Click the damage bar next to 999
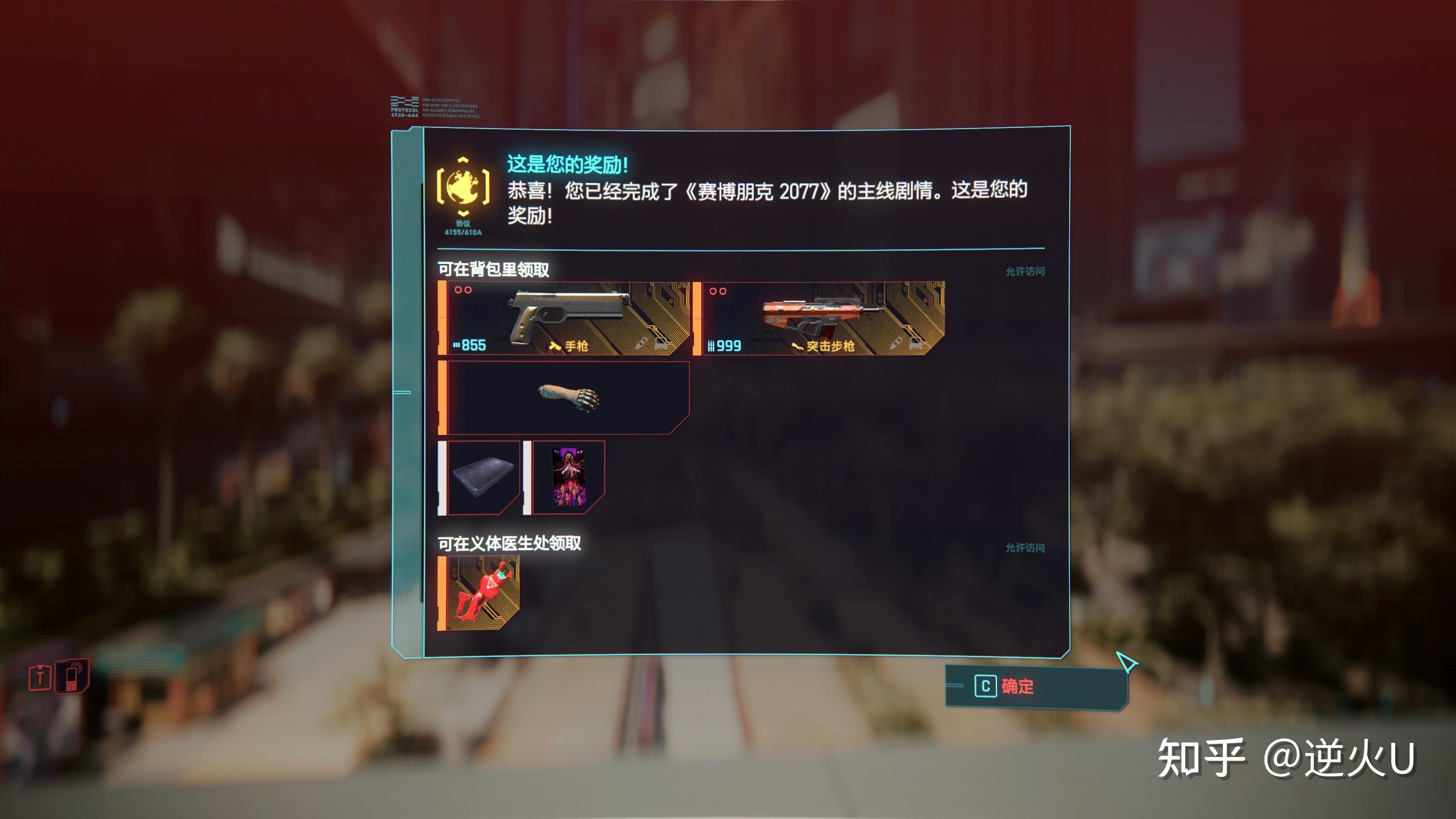The image size is (1456, 819). click(710, 346)
